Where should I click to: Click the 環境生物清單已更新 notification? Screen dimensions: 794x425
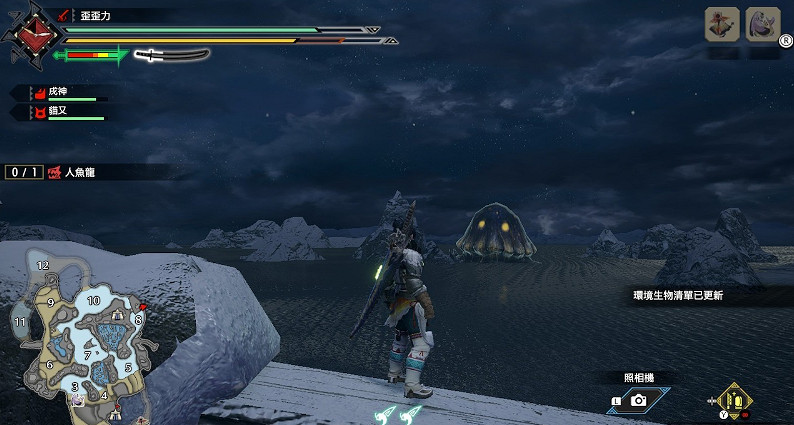[678, 296]
